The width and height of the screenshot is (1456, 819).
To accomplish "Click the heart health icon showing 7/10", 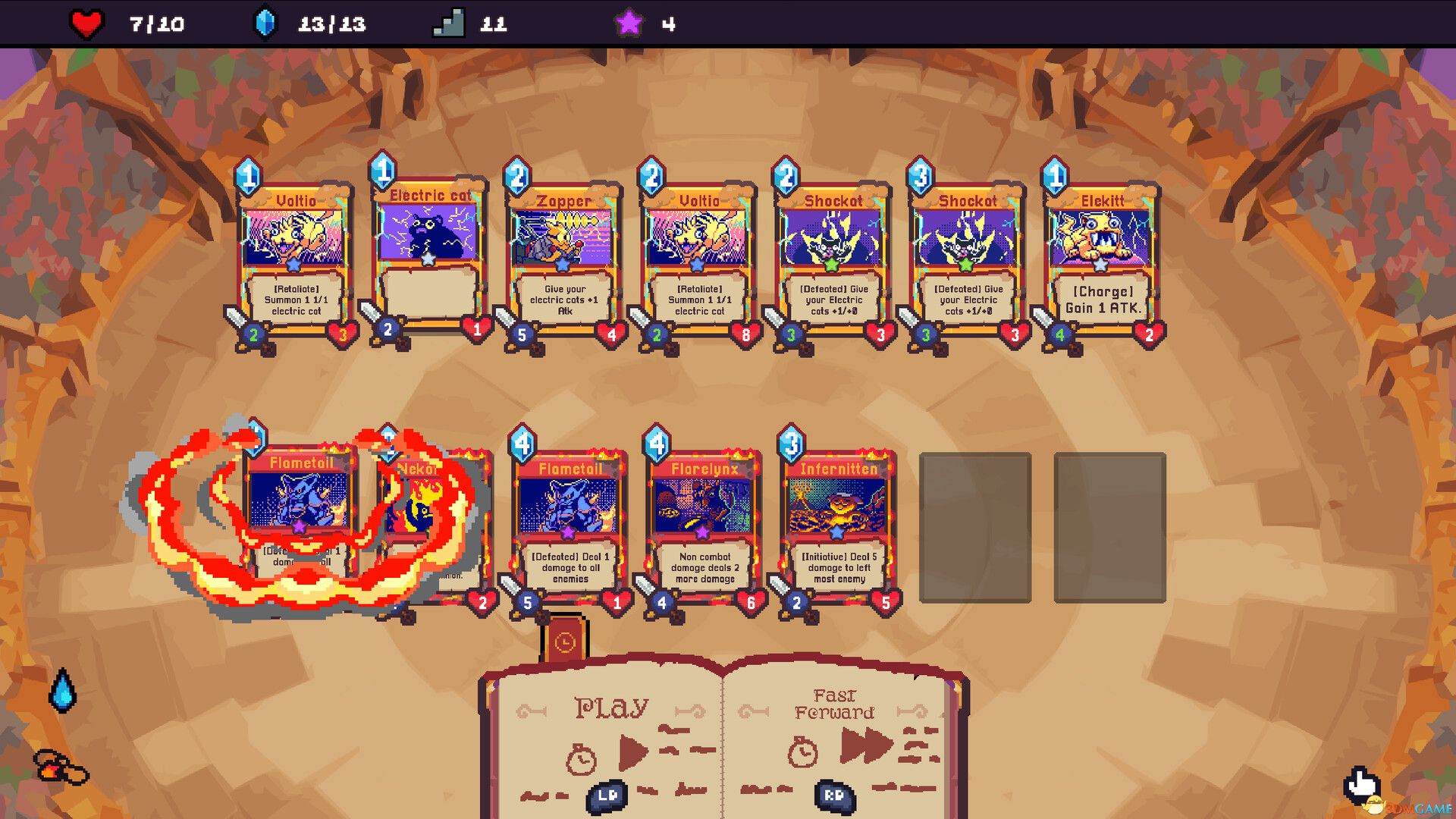I will pos(84,22).
